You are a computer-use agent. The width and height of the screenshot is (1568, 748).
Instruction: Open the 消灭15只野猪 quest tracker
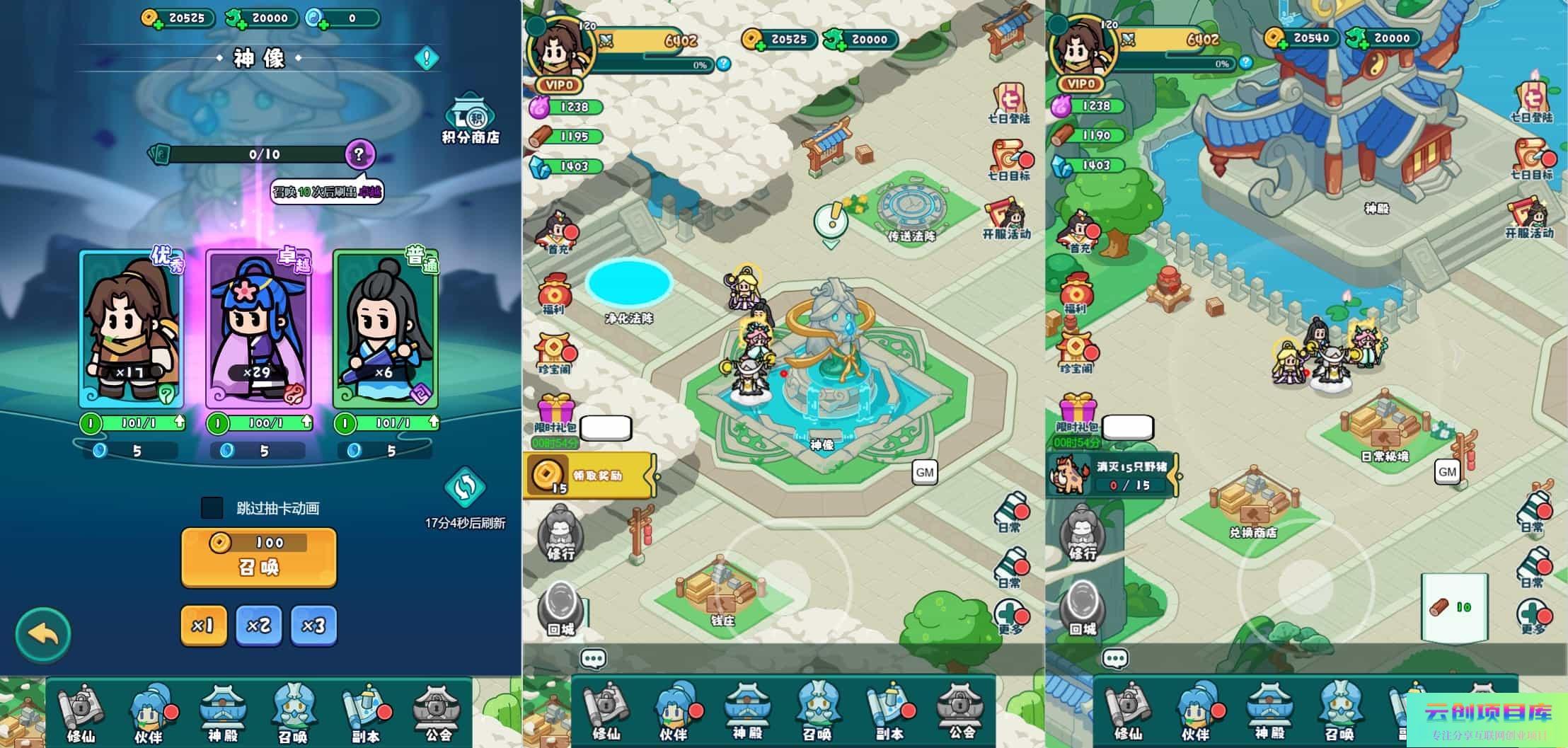[x=1111, y=476]
